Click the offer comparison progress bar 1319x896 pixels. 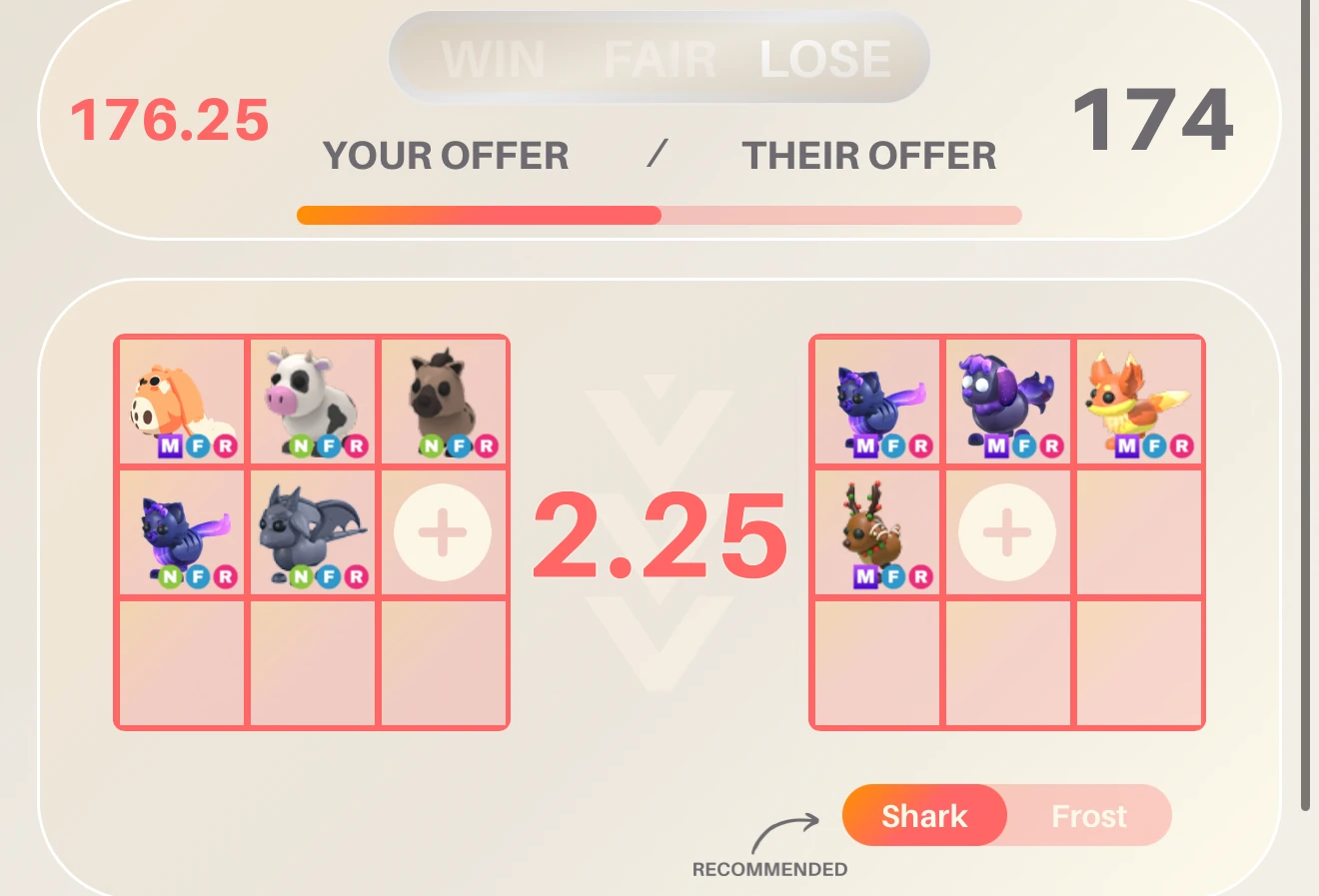[x=659, y=213]
